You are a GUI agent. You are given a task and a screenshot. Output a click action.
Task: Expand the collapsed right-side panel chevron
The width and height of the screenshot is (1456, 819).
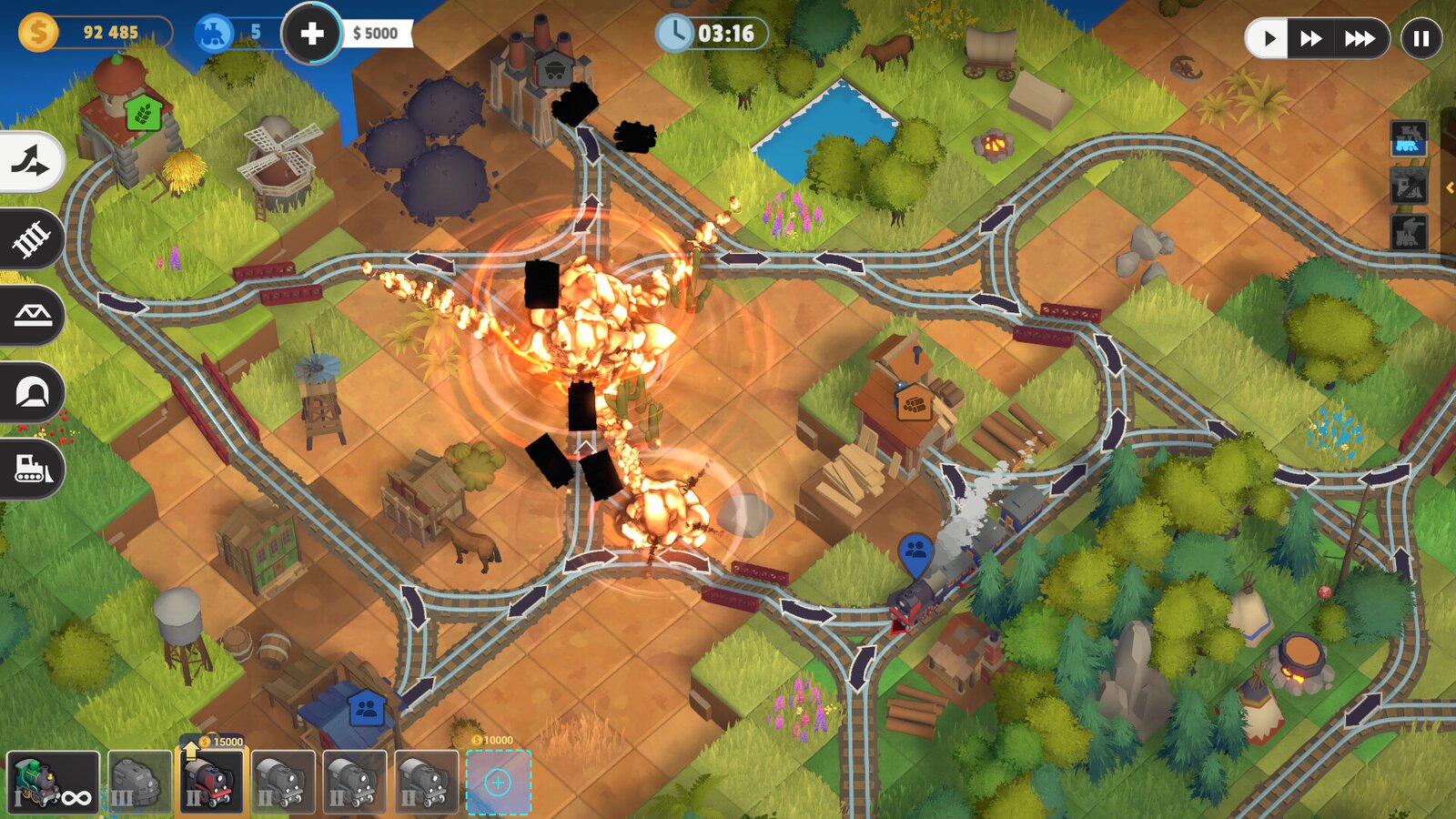tap(1451, 188)
